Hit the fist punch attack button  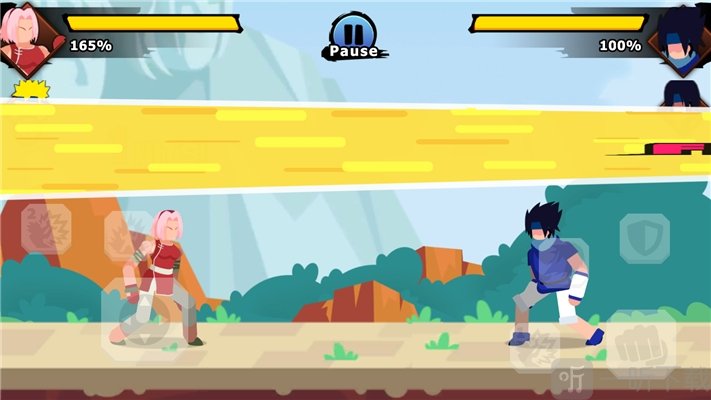coord(640,345)
